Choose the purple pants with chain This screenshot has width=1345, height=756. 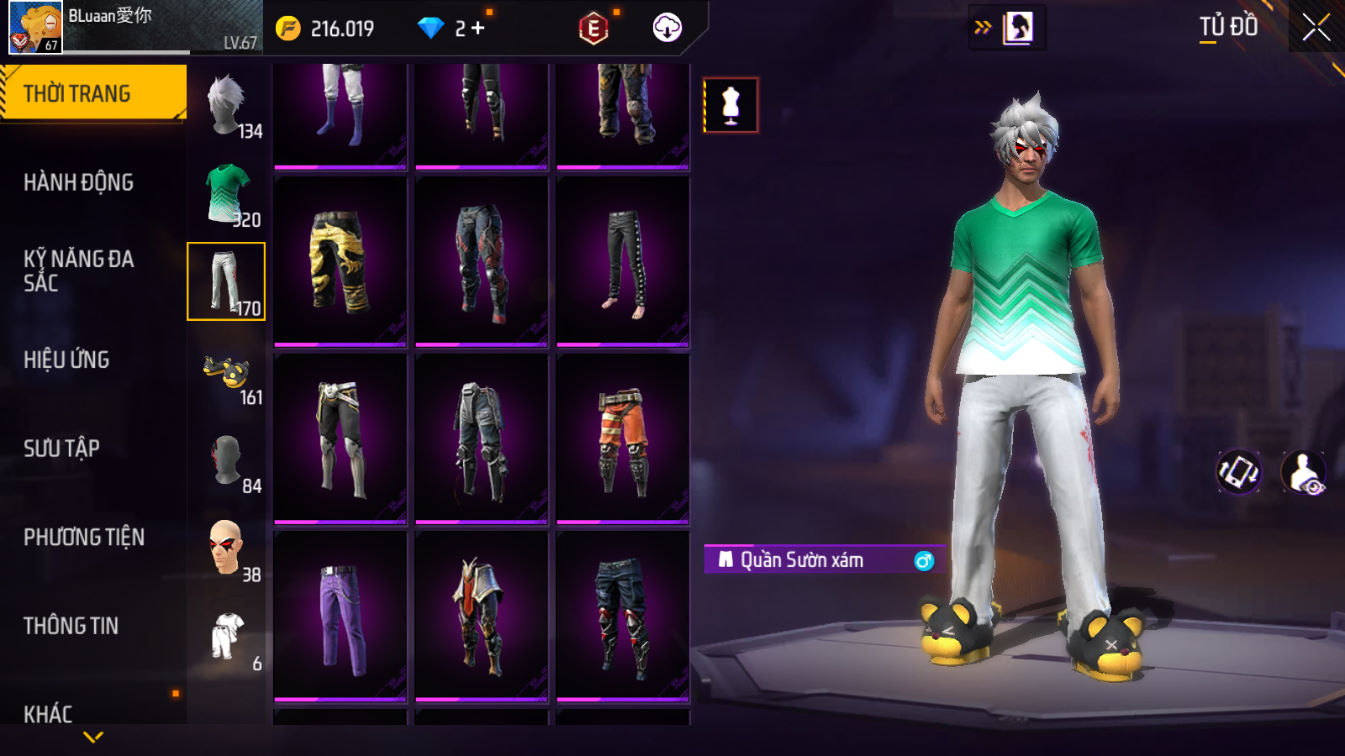[x=340, y=616]
